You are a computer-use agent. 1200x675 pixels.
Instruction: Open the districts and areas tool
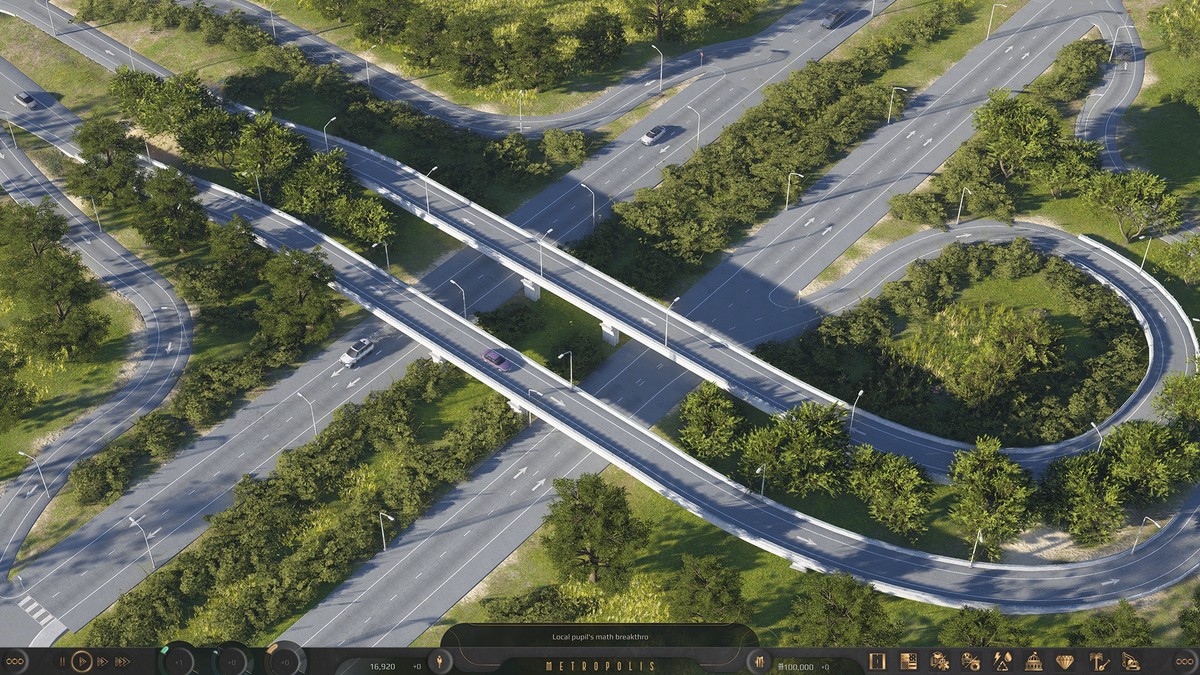click(940, 661)
